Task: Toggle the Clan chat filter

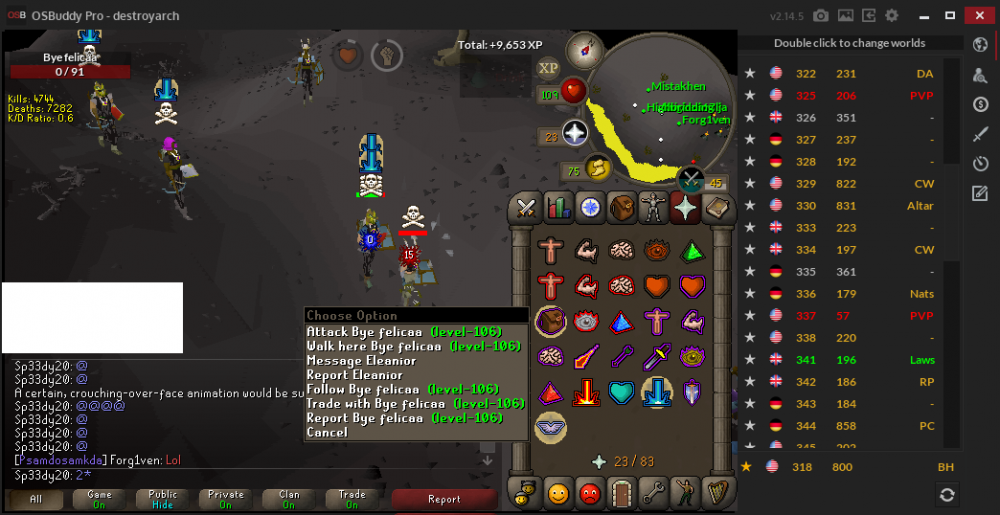Action: pos(289,498)
